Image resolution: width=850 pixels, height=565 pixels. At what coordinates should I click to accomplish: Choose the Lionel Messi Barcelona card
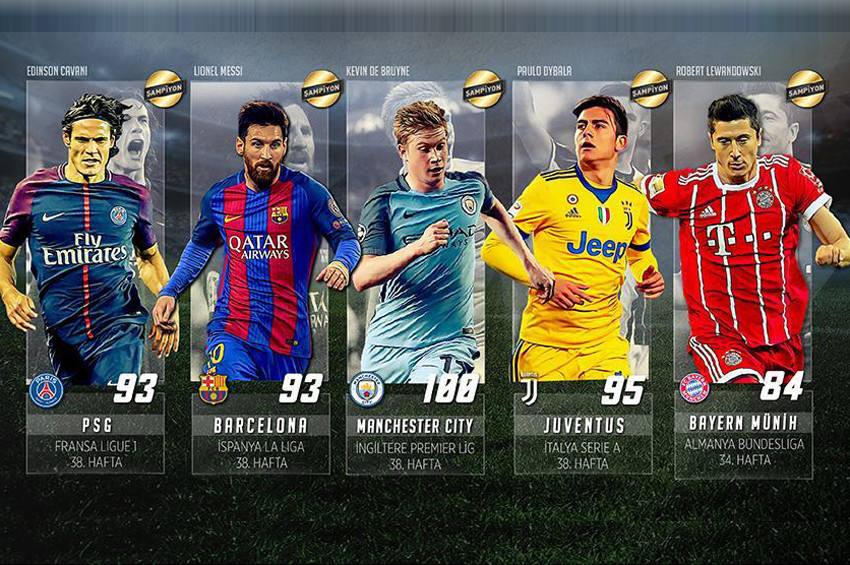coord(260,270)
